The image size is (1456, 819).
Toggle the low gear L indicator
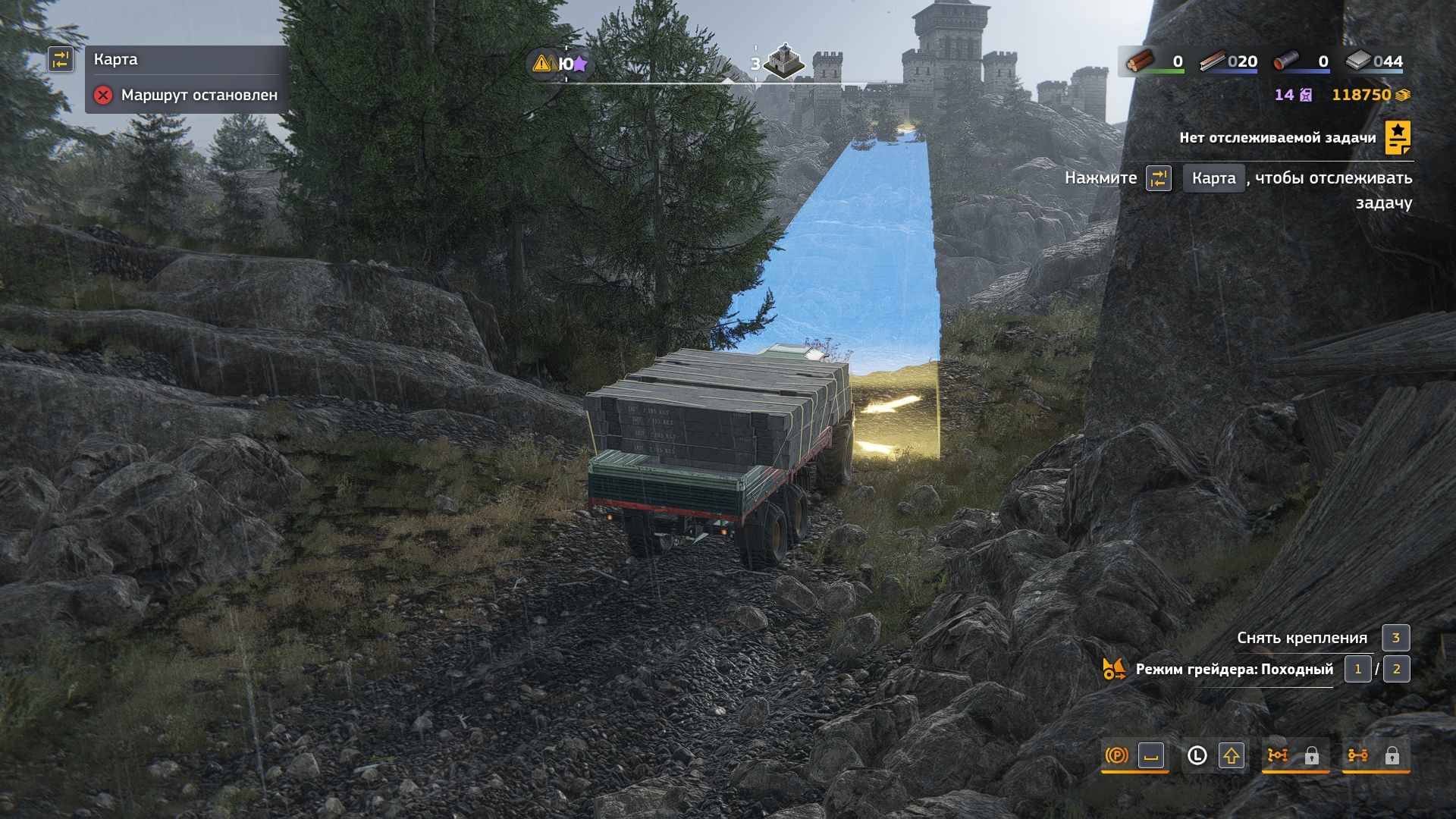[1197, 755]
